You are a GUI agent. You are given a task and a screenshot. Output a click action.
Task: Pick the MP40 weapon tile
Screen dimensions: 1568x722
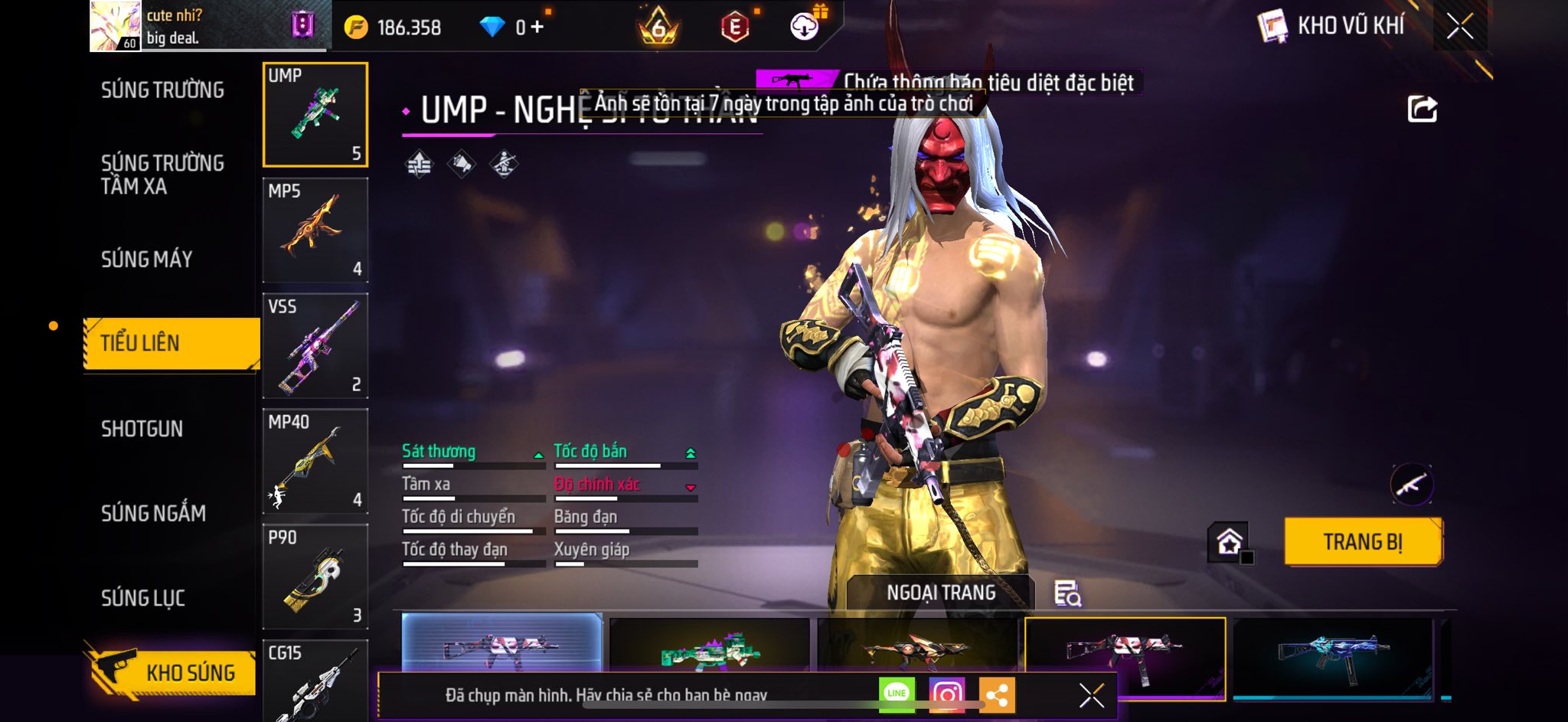(315, 462)
